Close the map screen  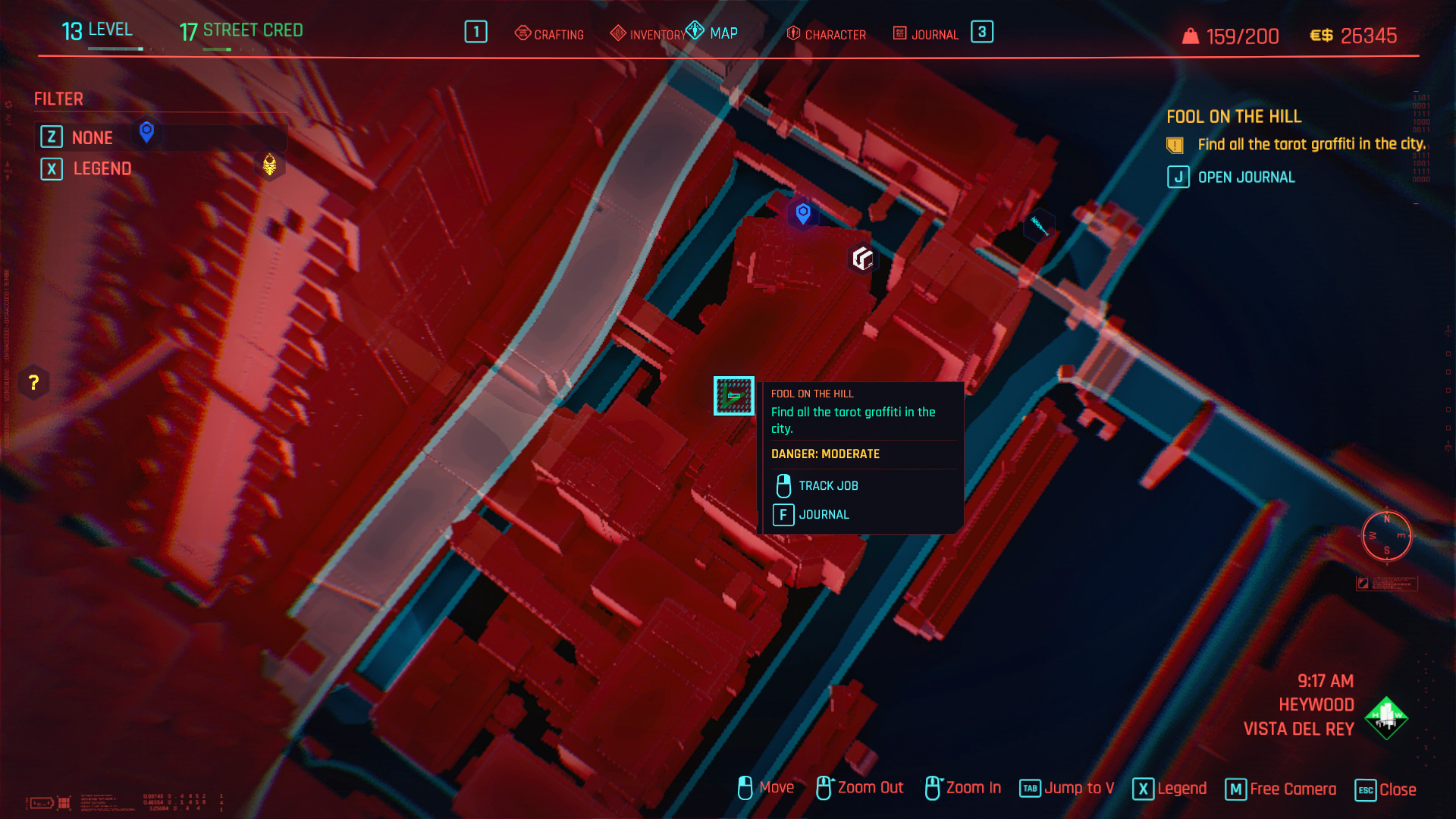1385,789
